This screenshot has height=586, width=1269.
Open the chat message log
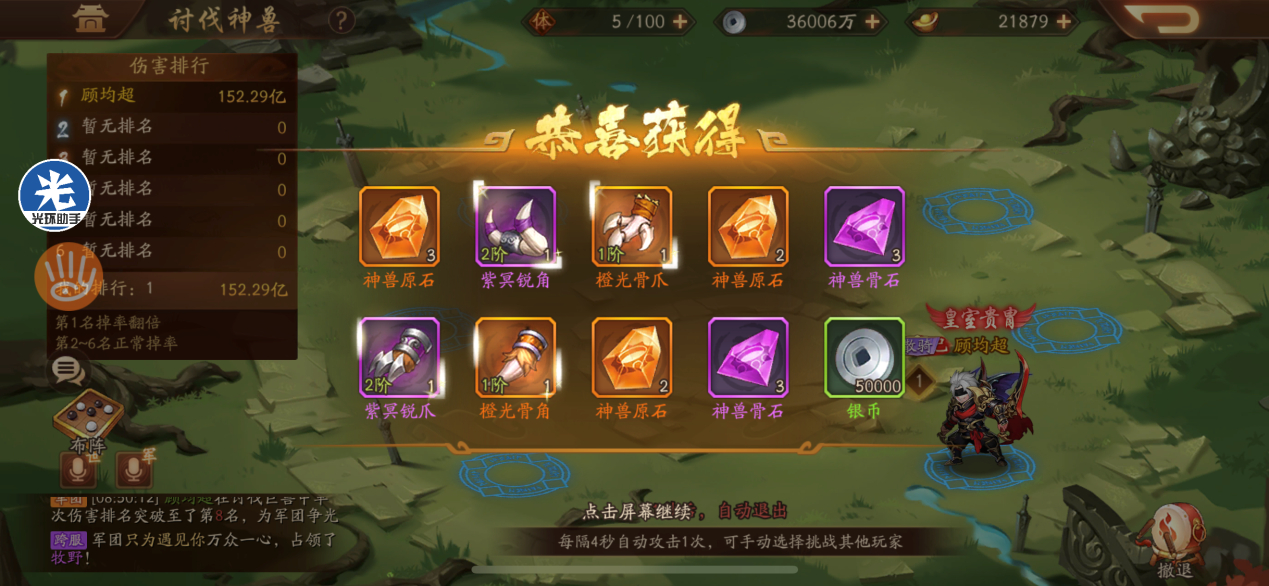pyautogui.click(x=190, y=528)
